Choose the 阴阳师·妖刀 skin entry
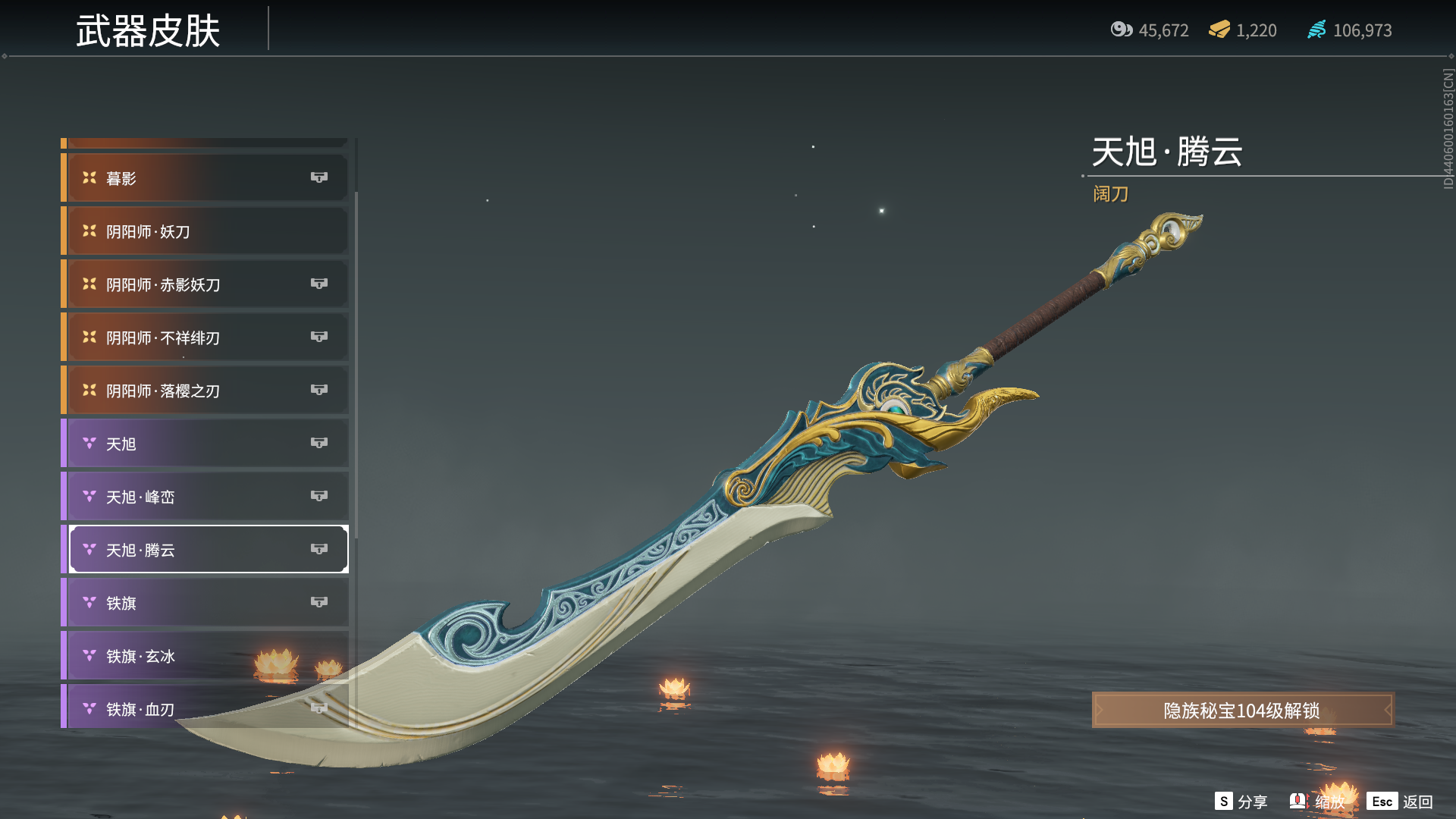Screen dimensions: 1456x819 pos(206,231)
